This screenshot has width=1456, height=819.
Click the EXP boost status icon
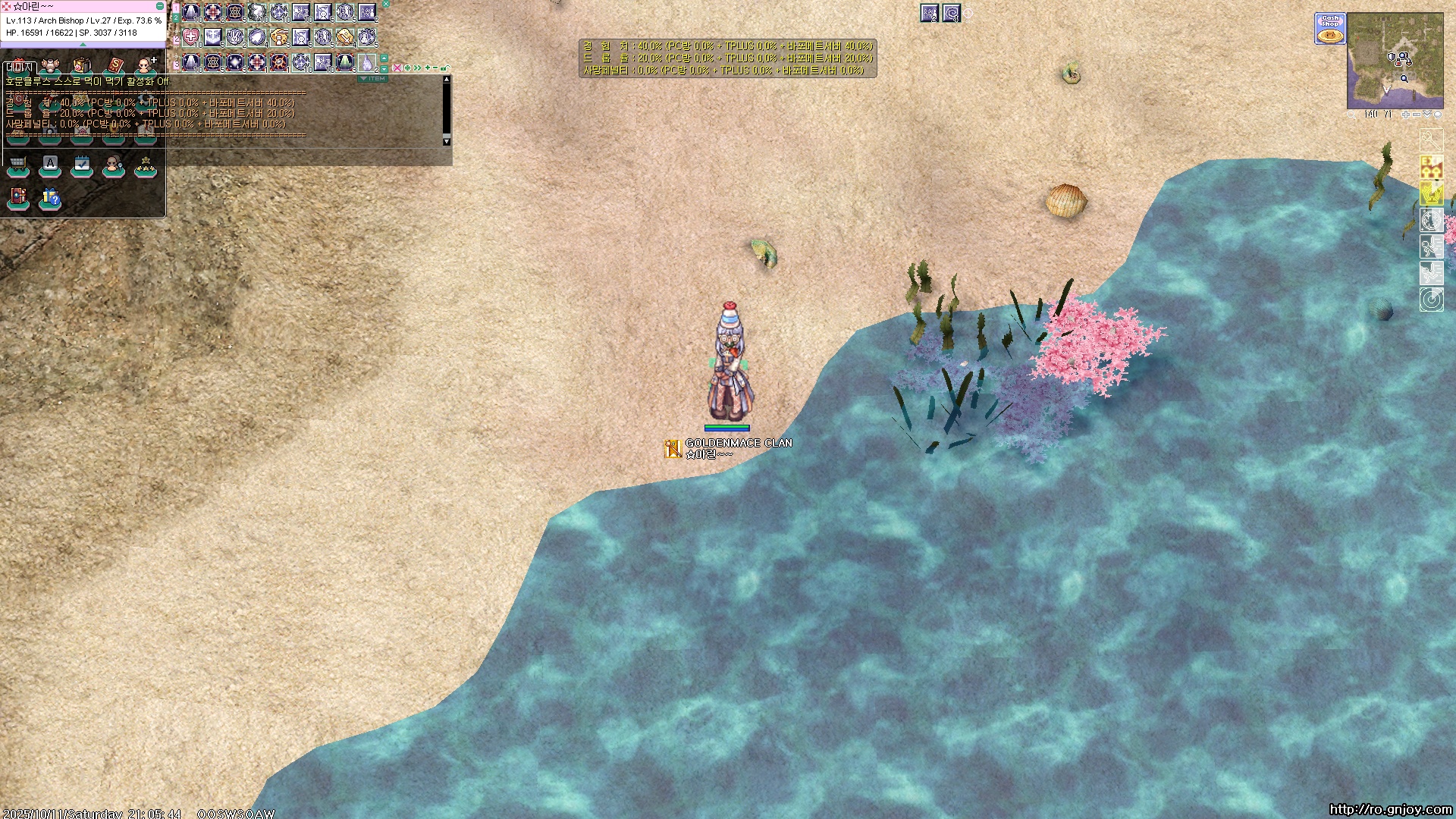(x=1431, y=167)
